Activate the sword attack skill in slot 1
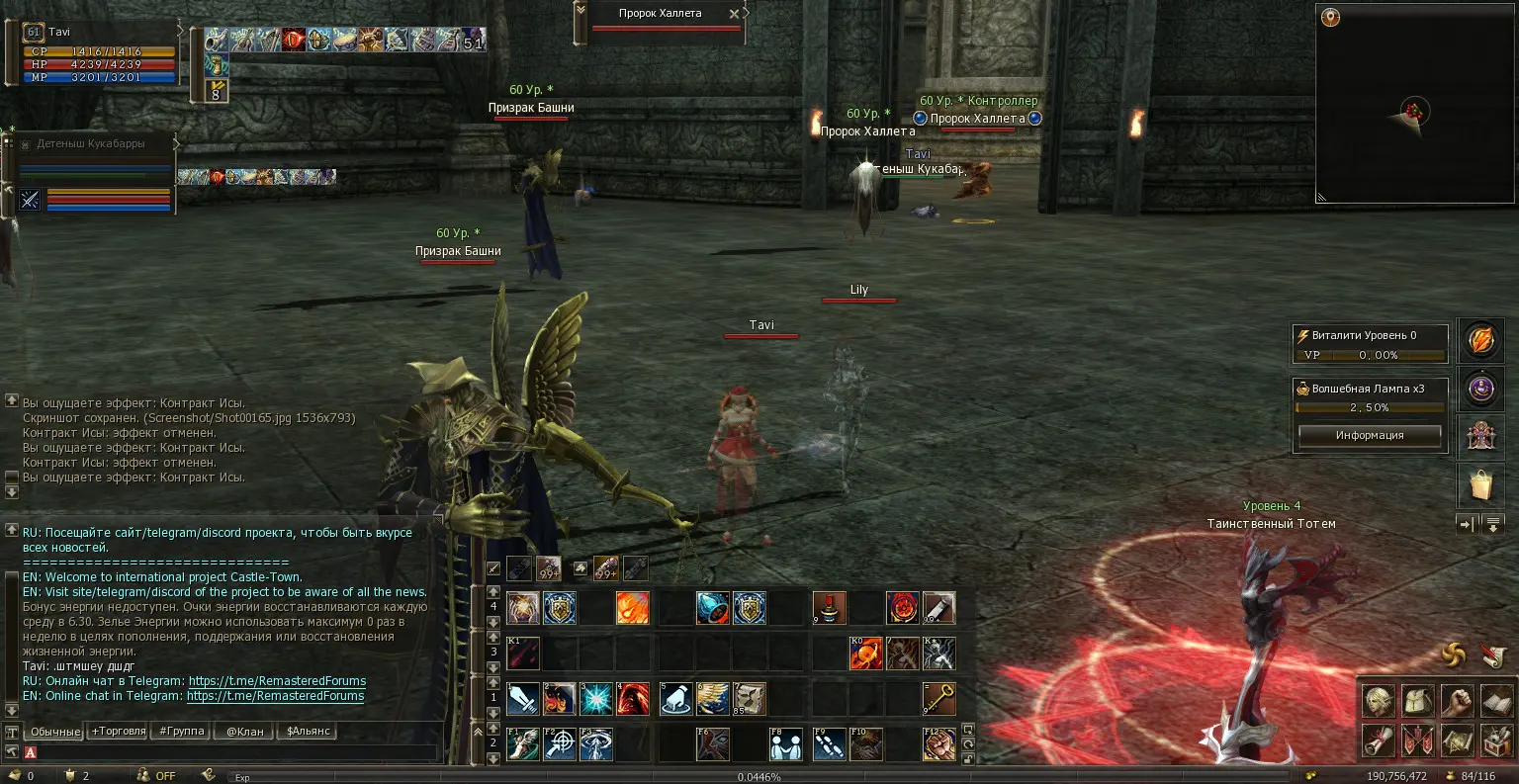Screen dimensions: 1519x784 point(523,699)
